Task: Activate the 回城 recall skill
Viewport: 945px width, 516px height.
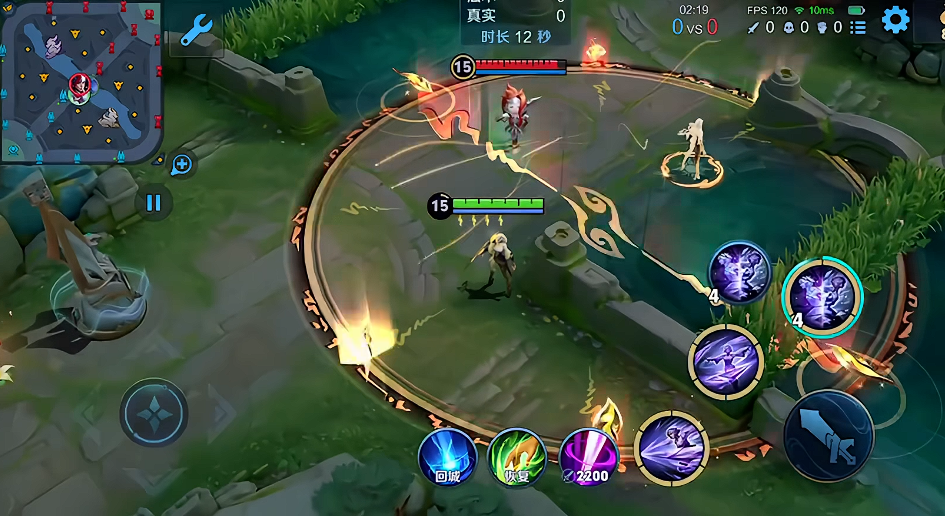Action: [447, 457]
